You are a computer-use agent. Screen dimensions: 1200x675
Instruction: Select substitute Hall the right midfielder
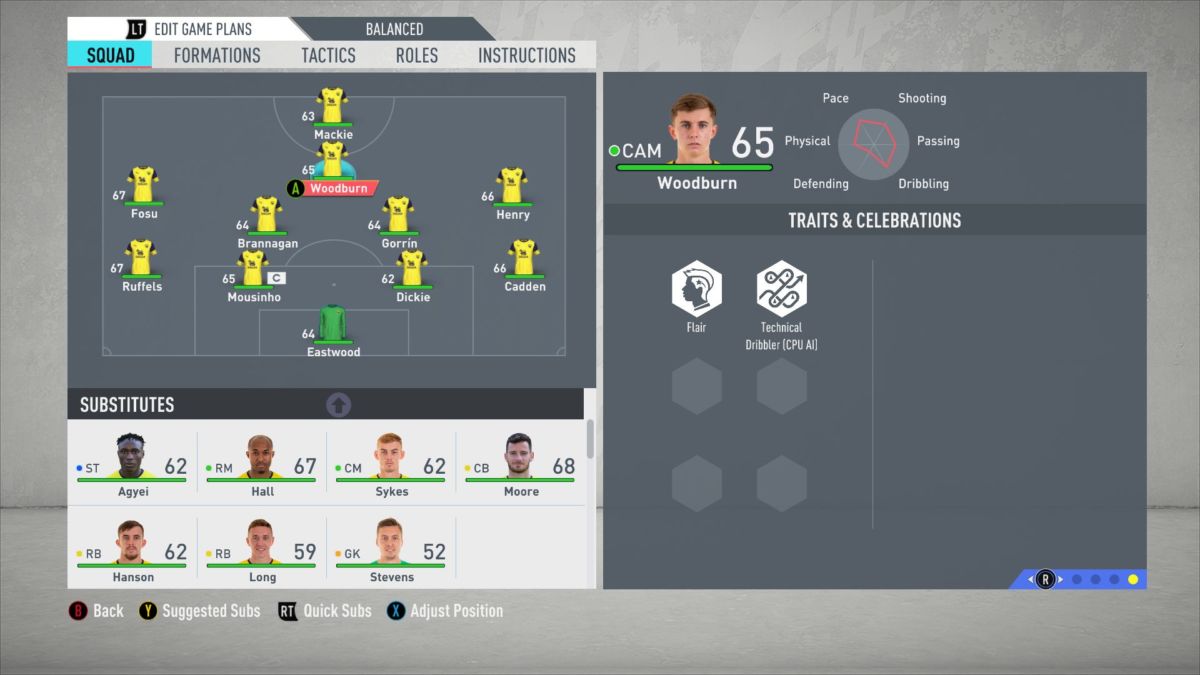pyautogui.click(x=262, y=461)
